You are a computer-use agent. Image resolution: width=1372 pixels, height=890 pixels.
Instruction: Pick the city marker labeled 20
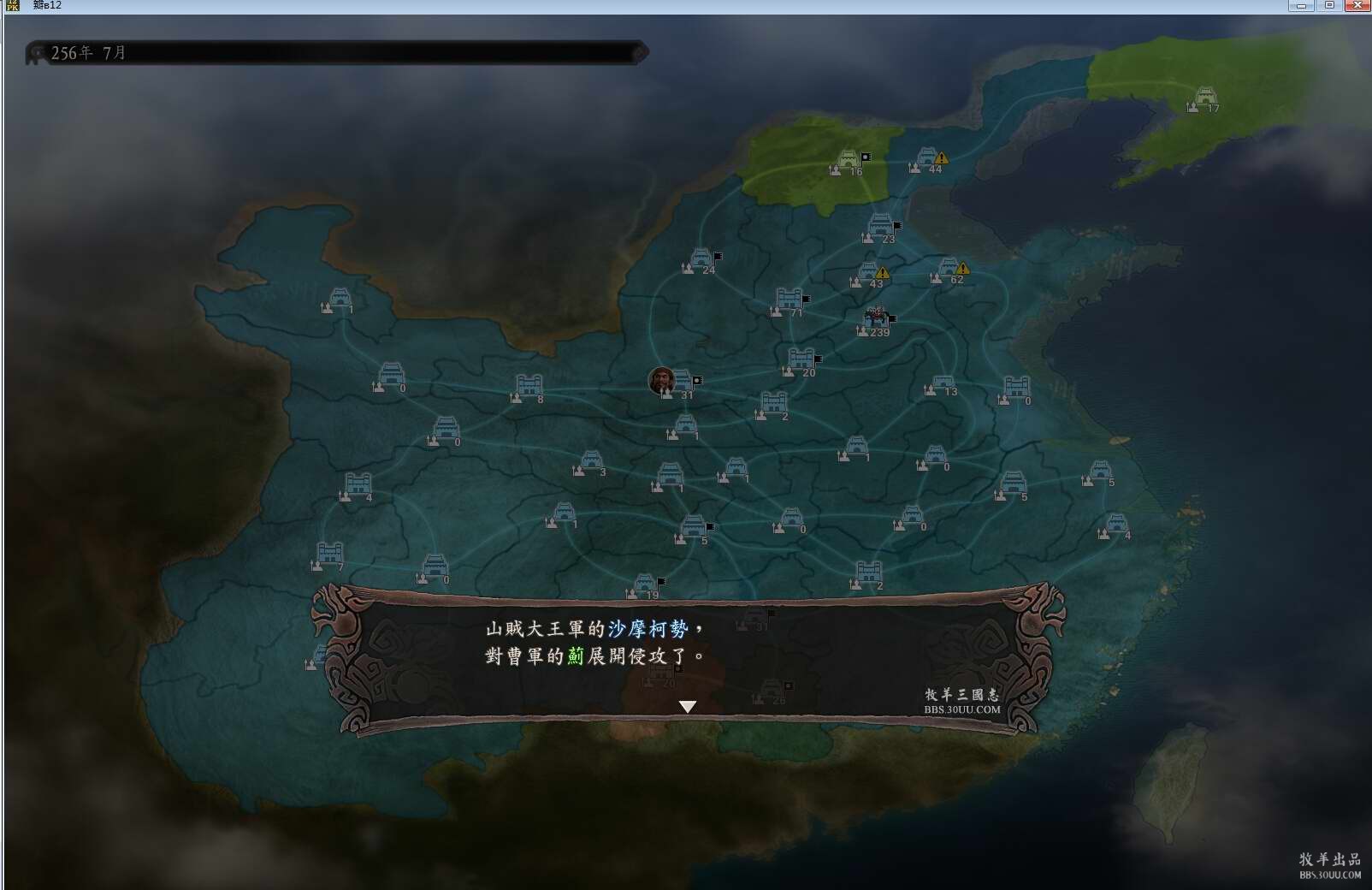[801, 360]
